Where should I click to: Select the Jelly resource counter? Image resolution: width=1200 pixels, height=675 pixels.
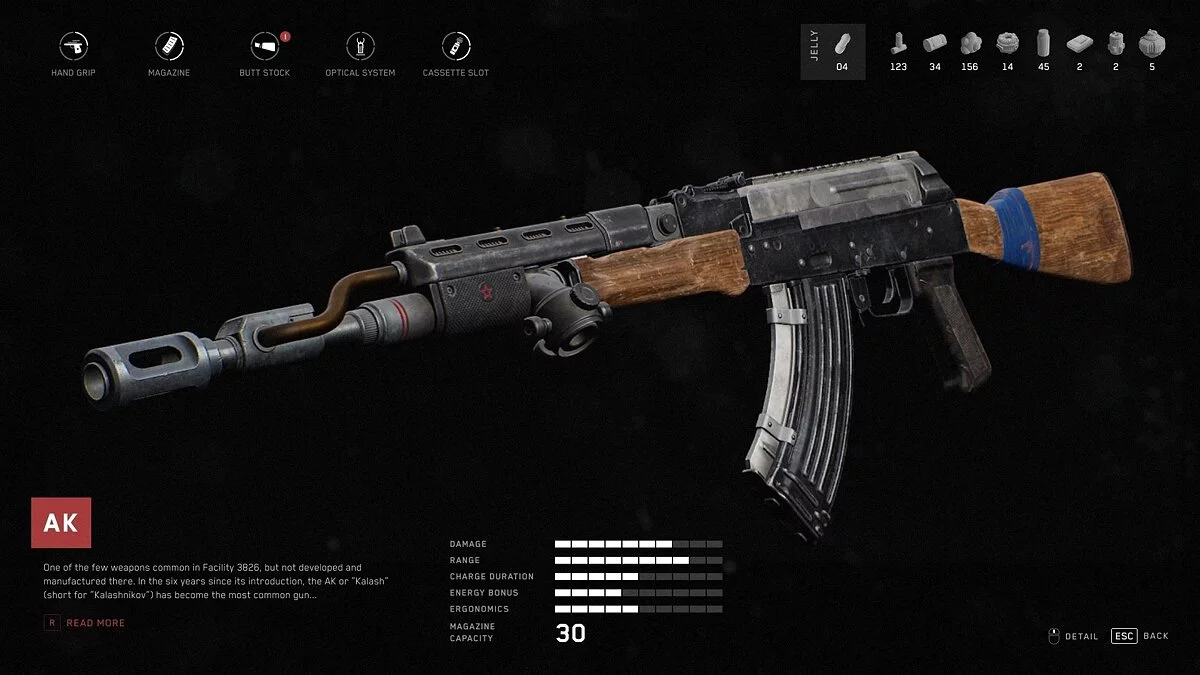pos(833,51)
